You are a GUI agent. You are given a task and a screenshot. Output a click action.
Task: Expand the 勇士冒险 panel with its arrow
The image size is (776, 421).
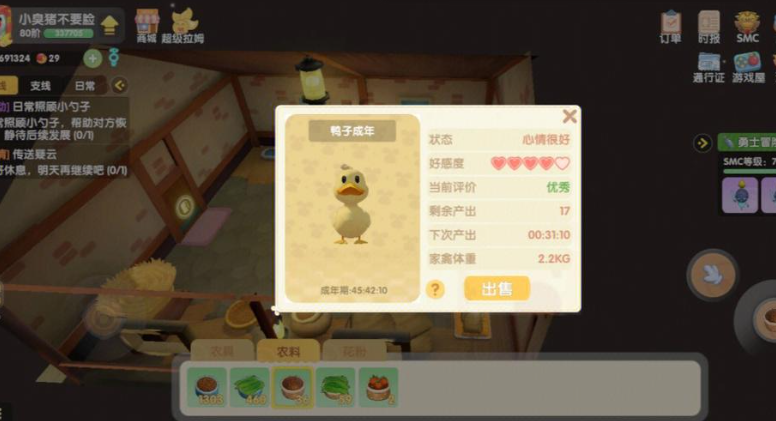703,143
